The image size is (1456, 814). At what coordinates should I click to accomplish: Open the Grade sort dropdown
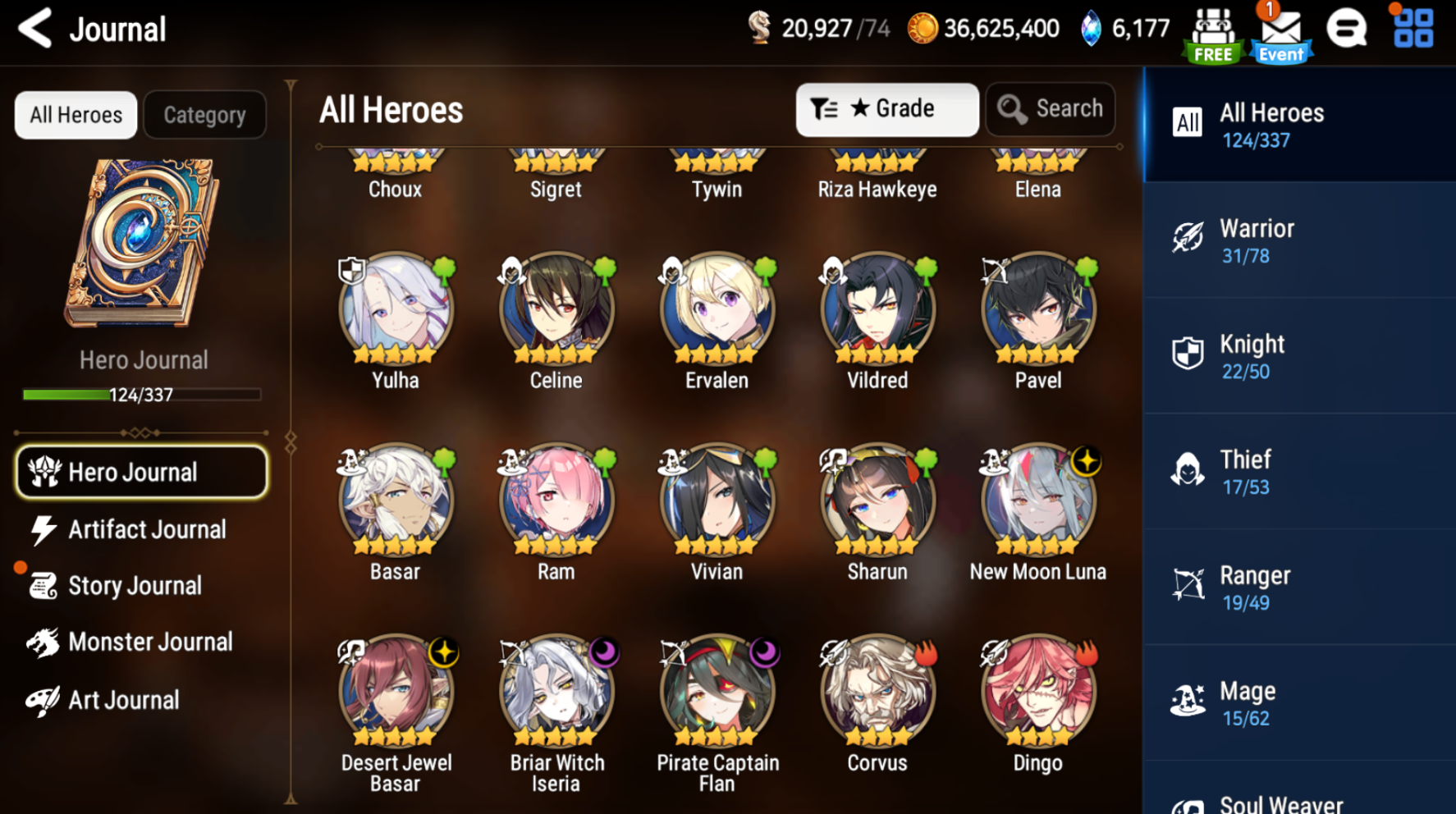point(886,108)
